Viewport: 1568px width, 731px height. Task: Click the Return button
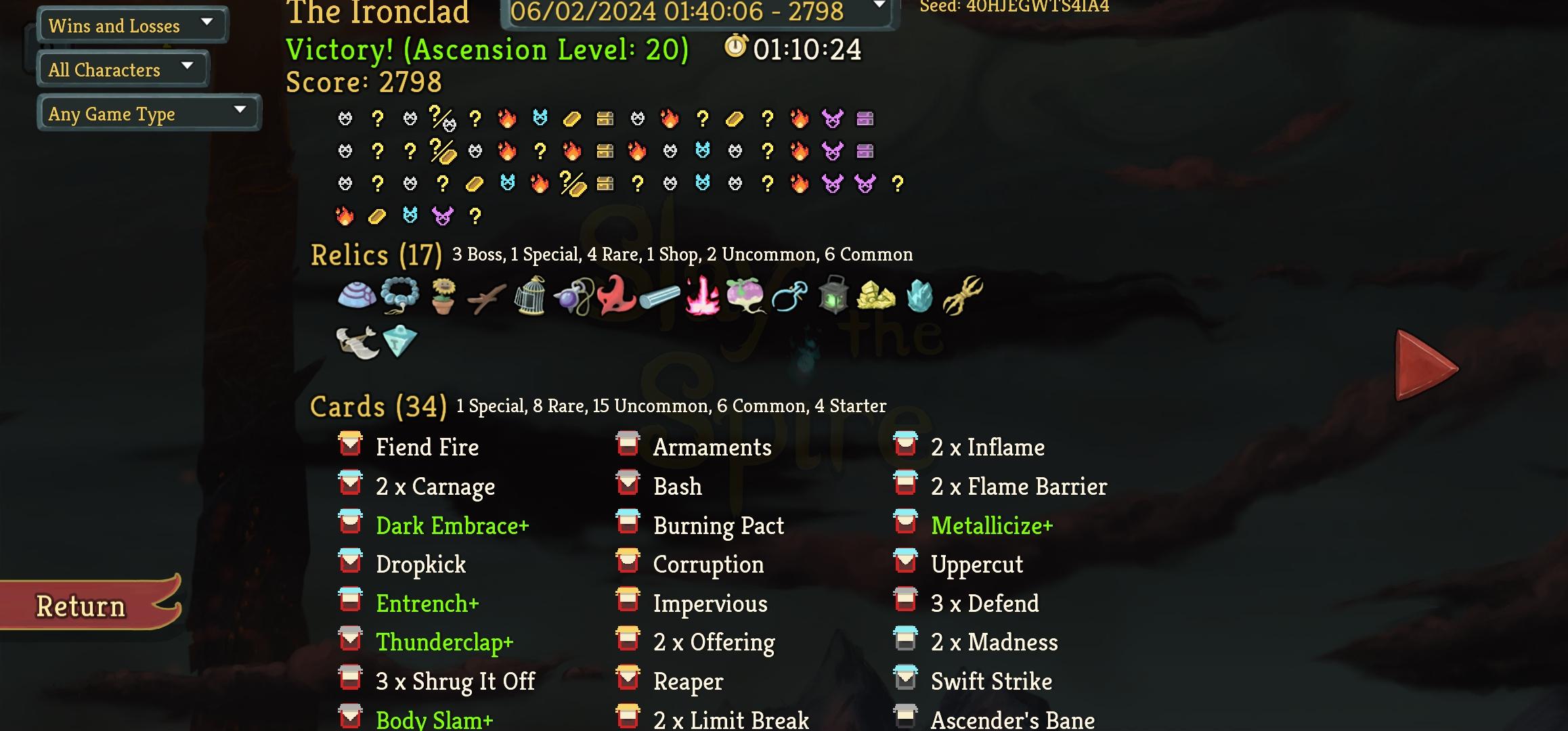tap(79, 605)
